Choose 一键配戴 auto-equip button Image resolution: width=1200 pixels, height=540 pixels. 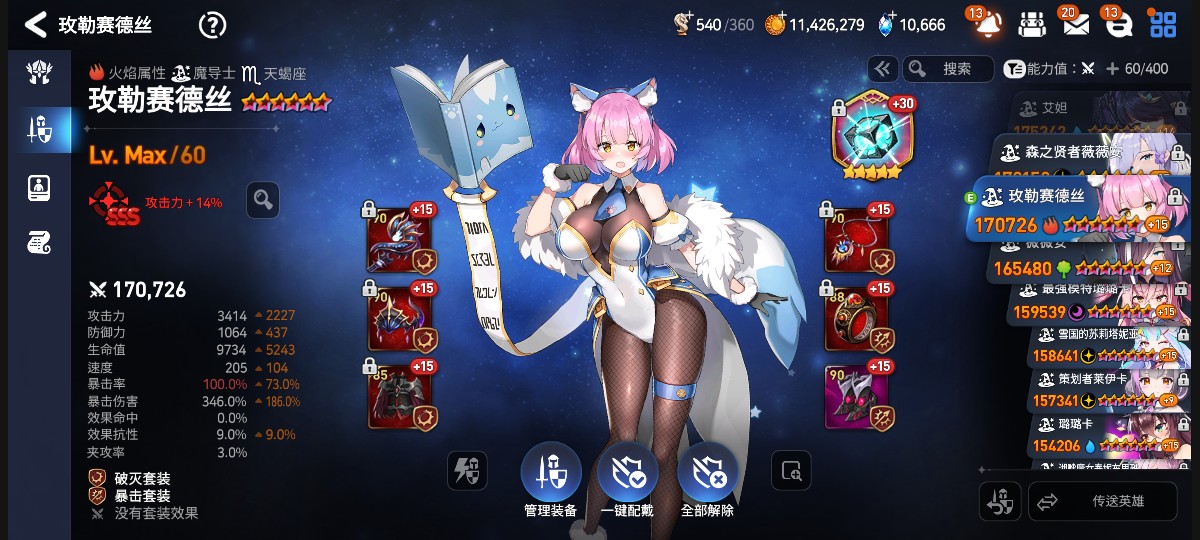(627, 474)
